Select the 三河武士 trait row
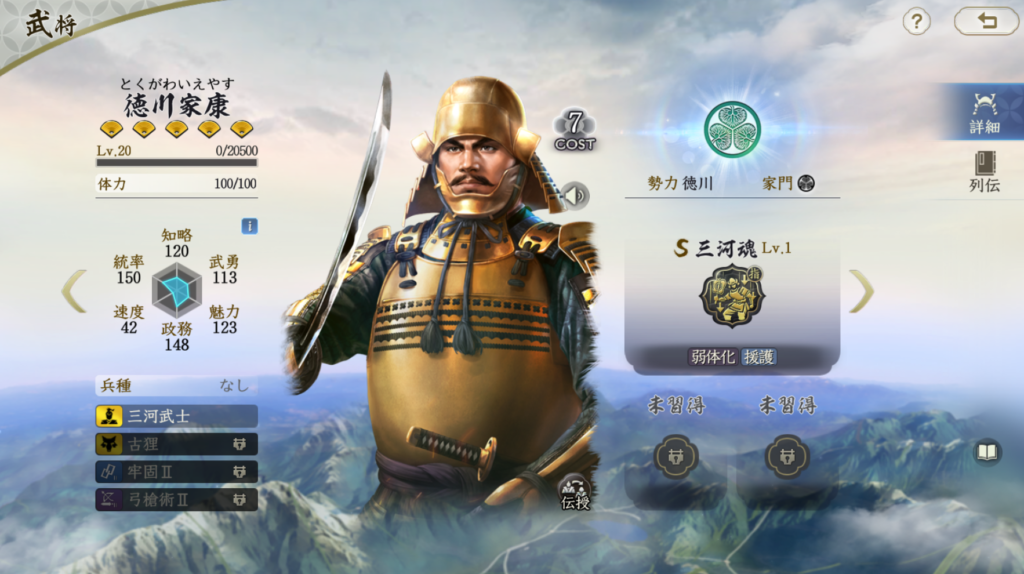This screenshot has width=1024, height=574. coord(176,416)
